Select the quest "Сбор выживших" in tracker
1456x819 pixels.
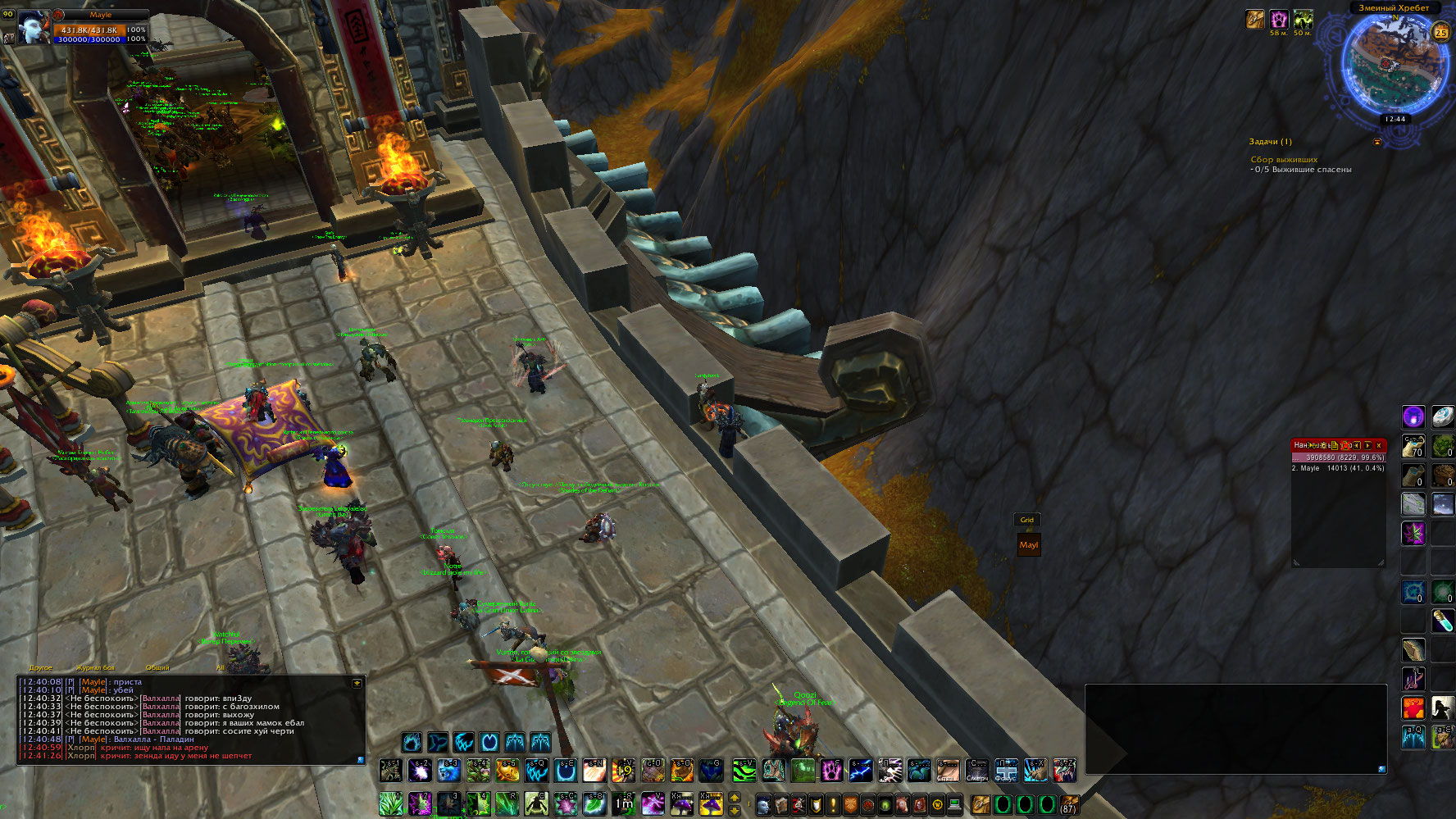(x=1284, y=160)
